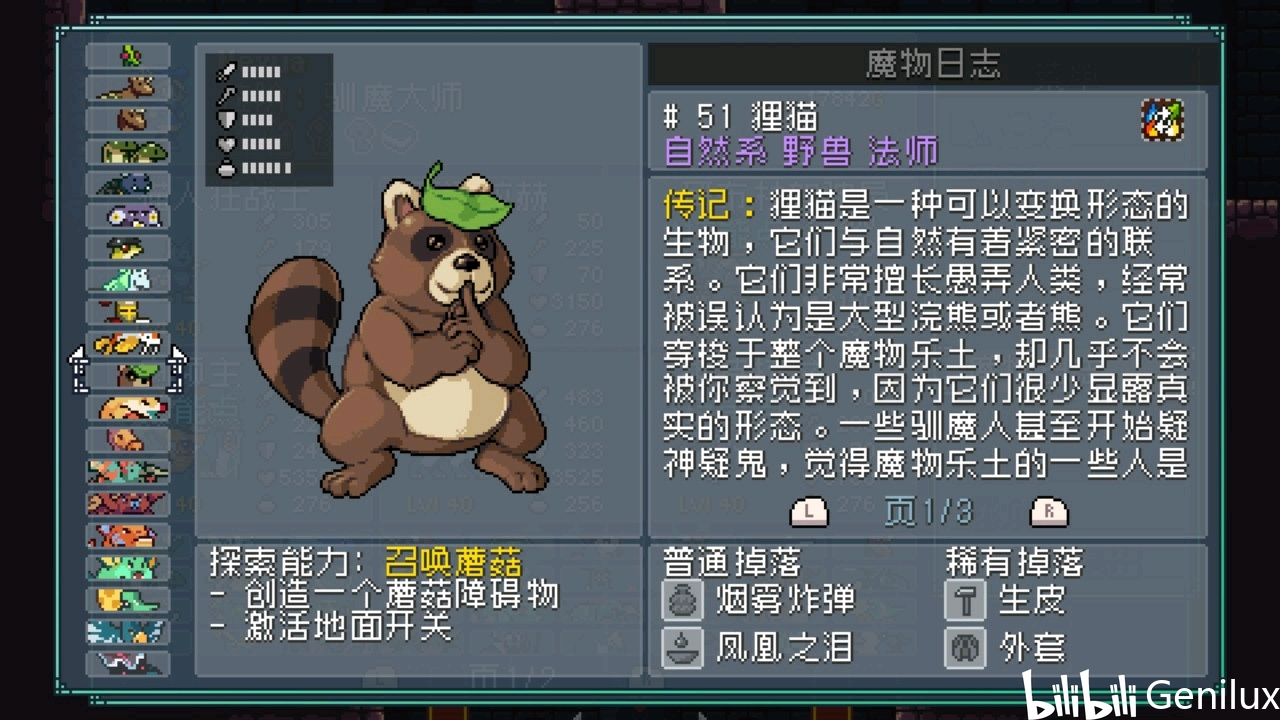Select the purple monster with yellow eyes
This screenshot has height=720, width=1280.
click(x=129, y=216)
